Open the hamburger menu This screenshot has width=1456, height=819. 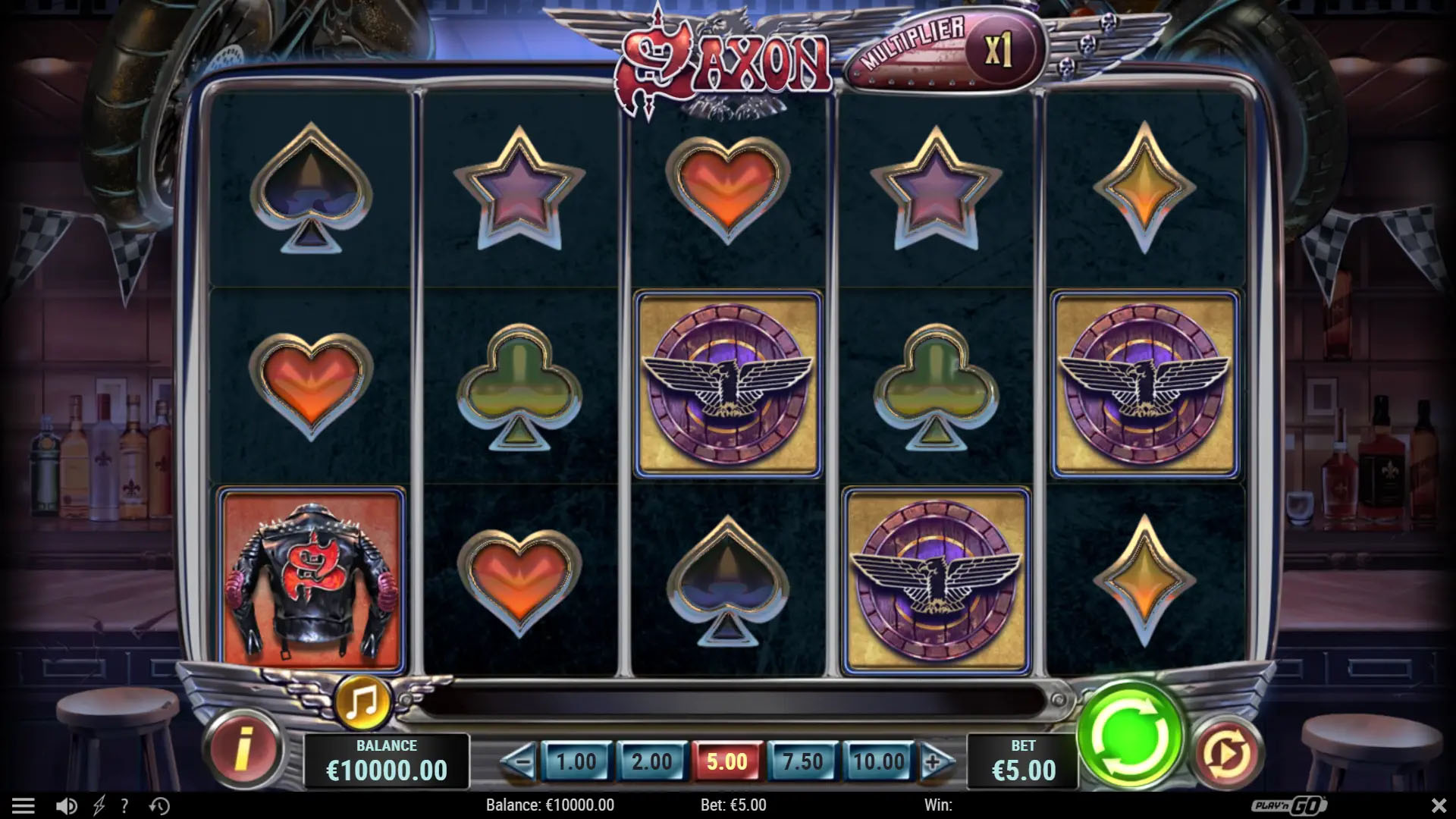click(x=23, y=805)
